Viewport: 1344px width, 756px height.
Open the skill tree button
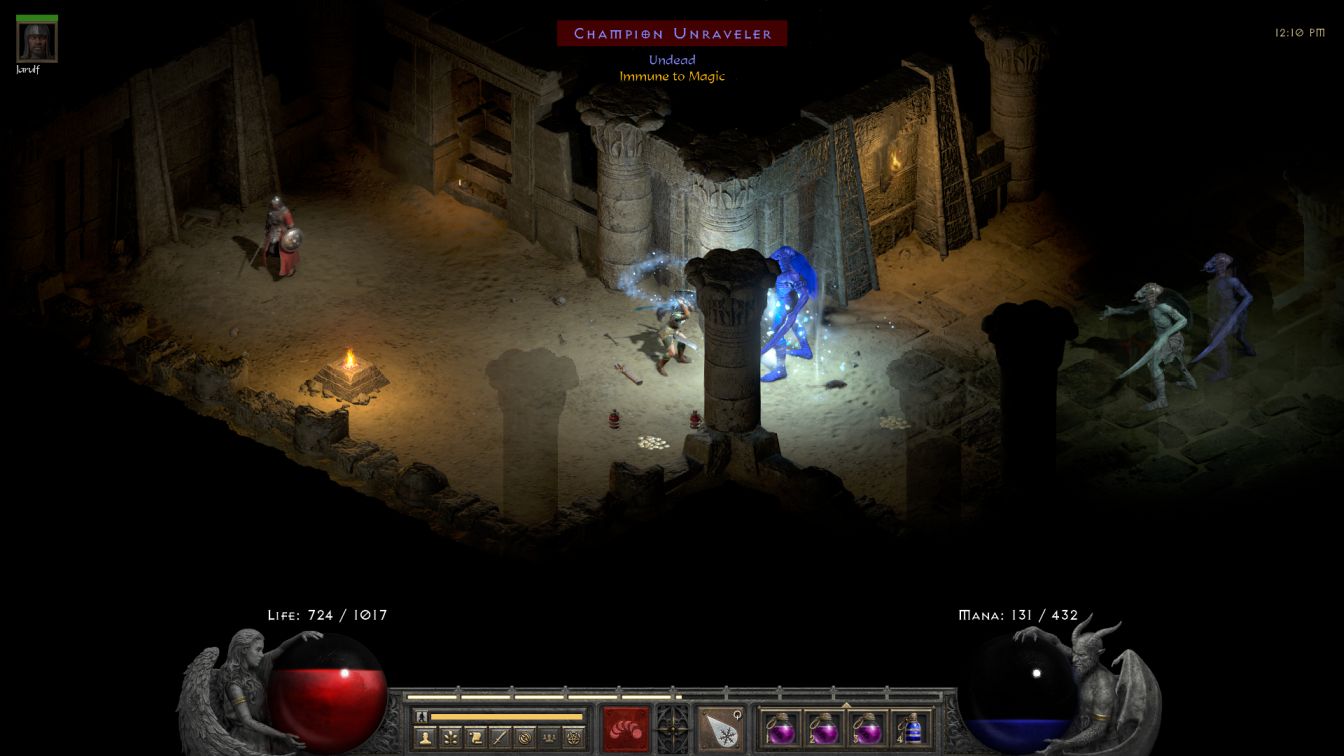(x=449, y=738)
